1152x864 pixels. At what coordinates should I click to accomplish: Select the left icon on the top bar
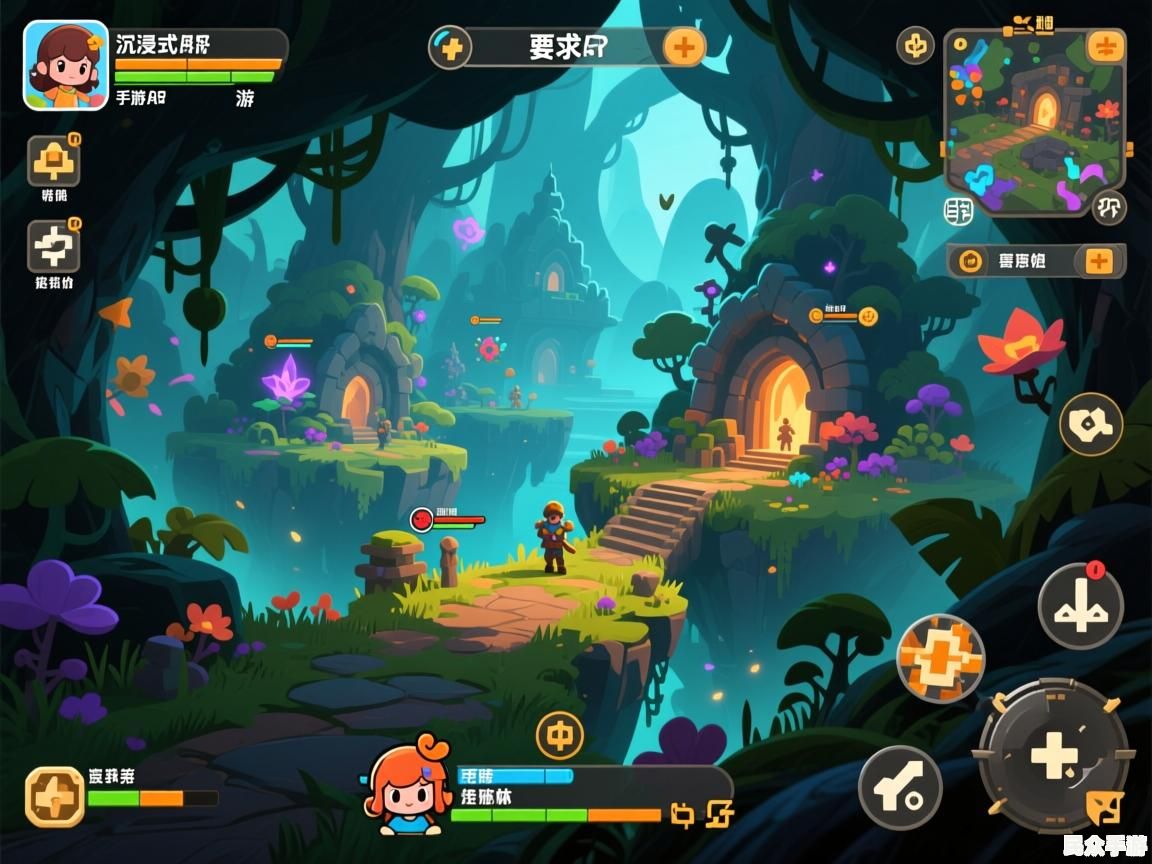click(451, 47)
